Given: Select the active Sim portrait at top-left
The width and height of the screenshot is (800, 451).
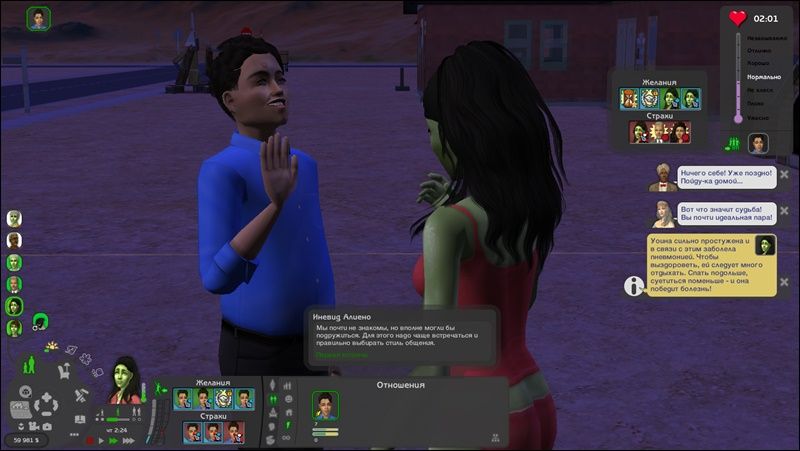Looking at the screenshot, I should click(x=39, y=19).
